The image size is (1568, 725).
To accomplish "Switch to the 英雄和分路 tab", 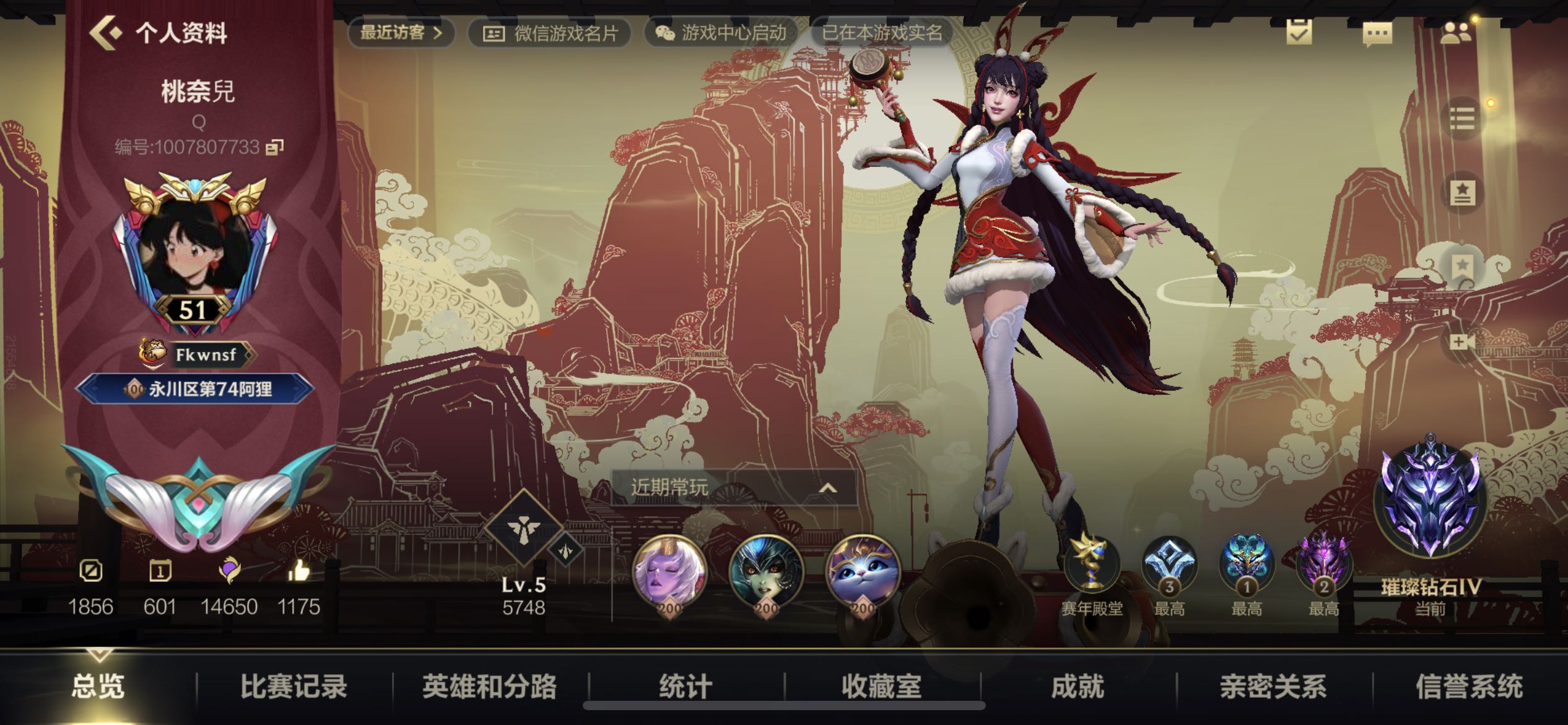I will coord(489,687).
